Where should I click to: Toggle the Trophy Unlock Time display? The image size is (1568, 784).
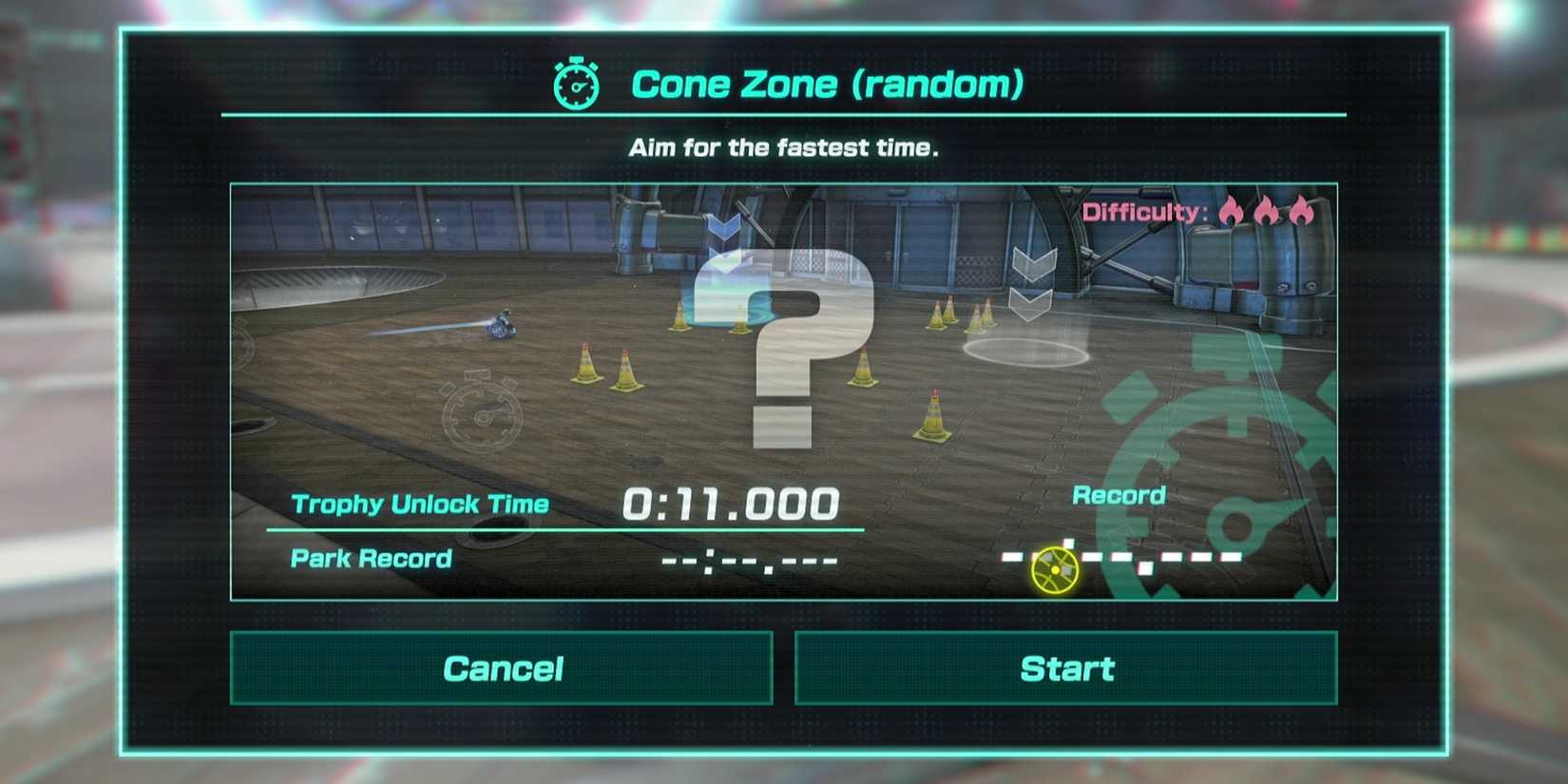click(x=418, y=505)
